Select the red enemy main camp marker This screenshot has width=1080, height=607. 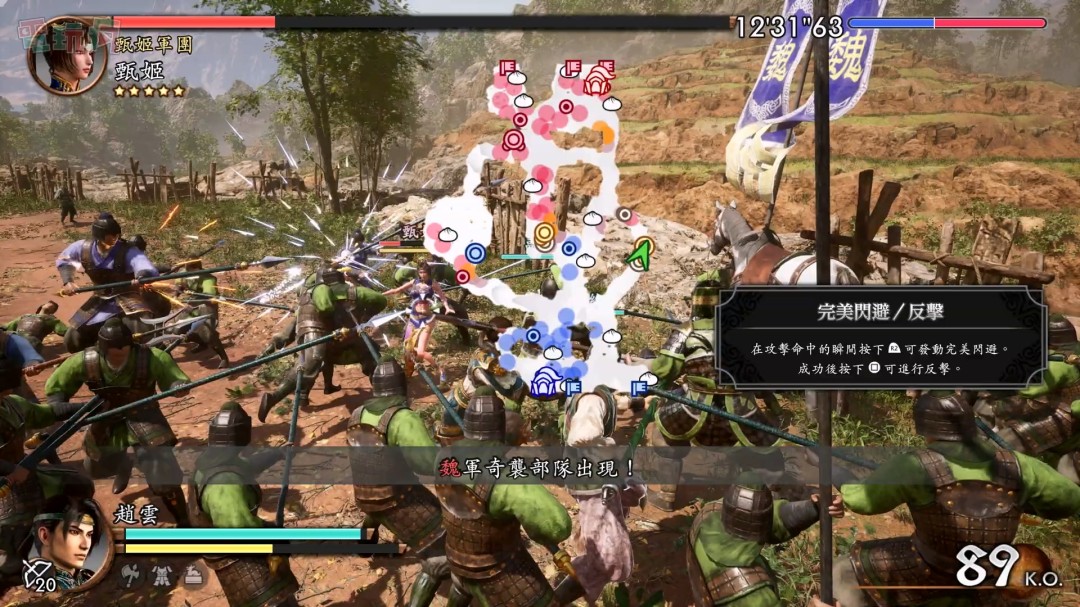(x=598, y=80)
